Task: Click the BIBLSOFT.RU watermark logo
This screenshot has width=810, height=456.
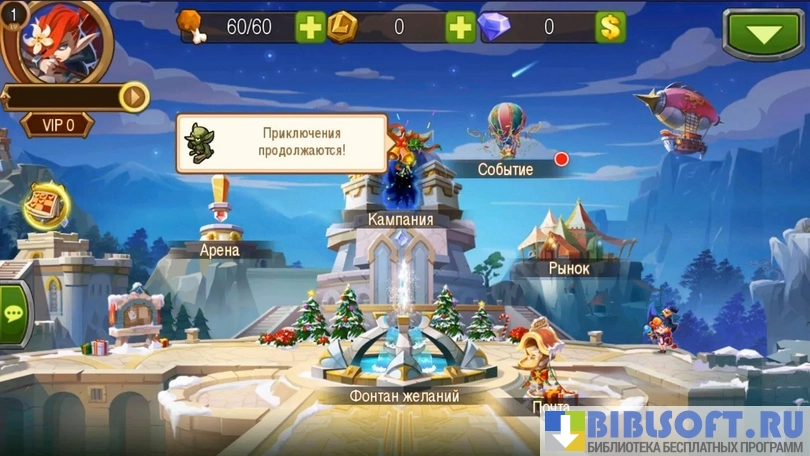Action: point(675,431)
